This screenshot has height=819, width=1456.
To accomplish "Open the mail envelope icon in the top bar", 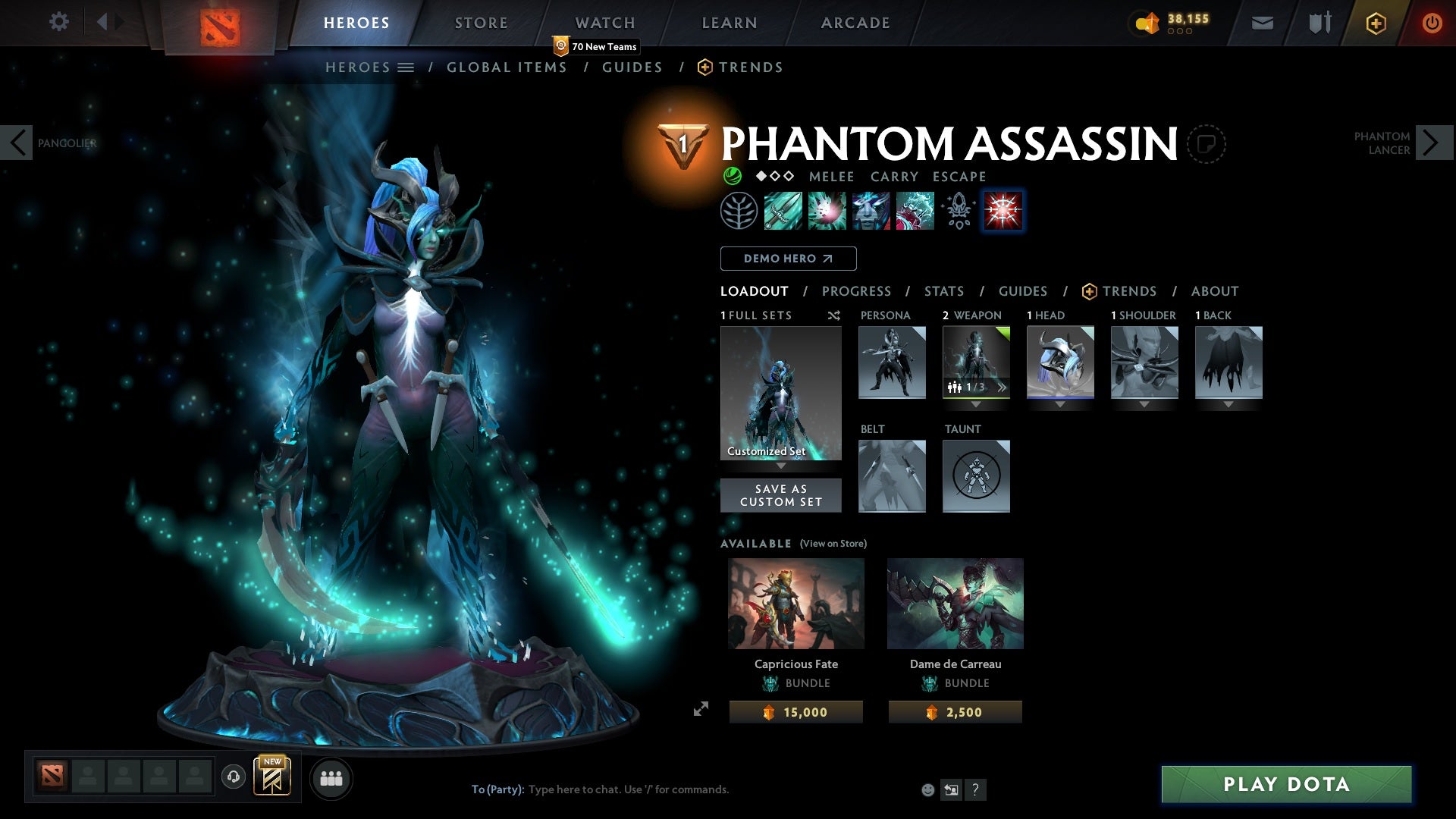I will tap(1261, 22).
